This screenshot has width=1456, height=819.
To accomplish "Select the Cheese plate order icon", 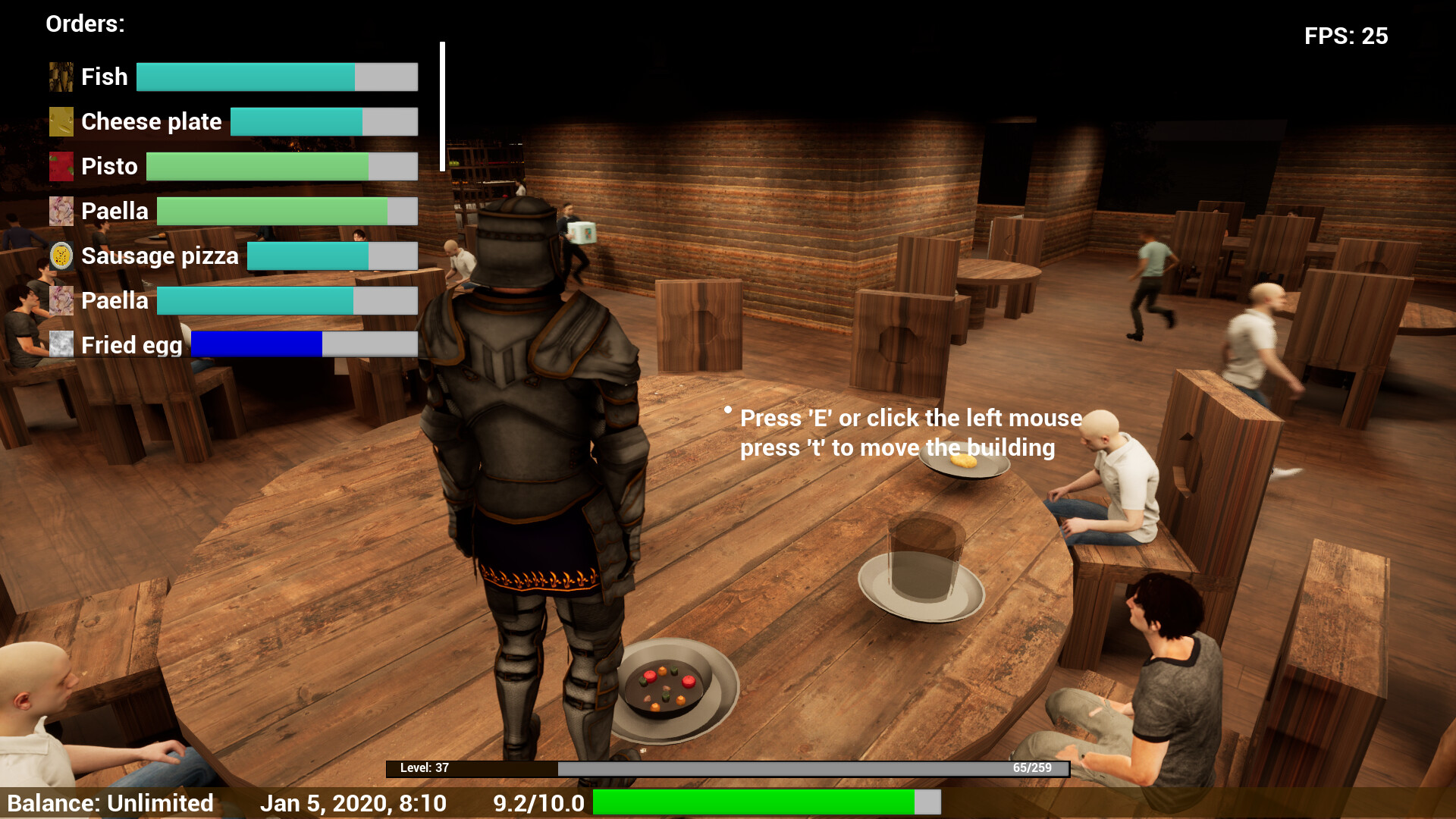I will click(x=61, y=121).
